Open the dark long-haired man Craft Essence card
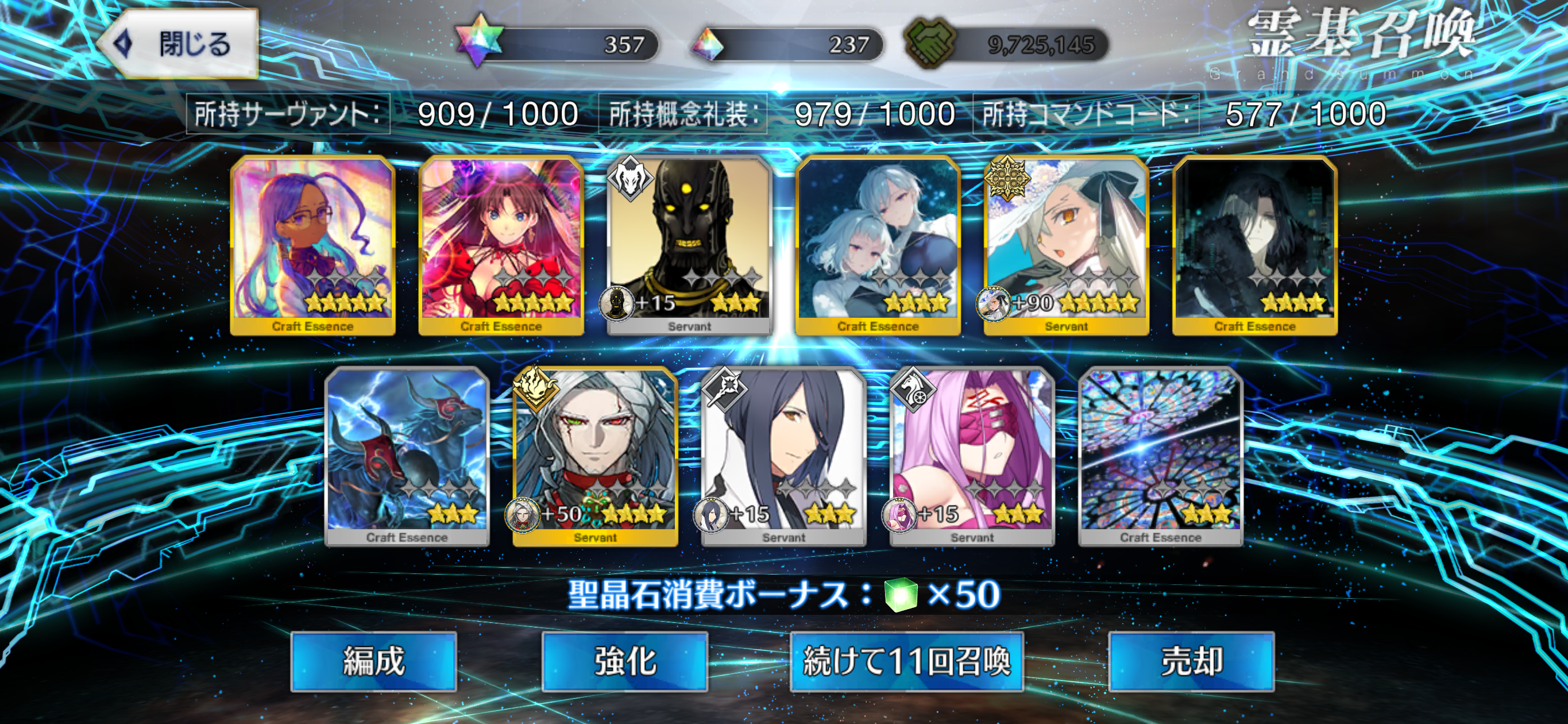Viewport: 1568px width, 724px height. pyautogui.click(x=1254, y=244)
